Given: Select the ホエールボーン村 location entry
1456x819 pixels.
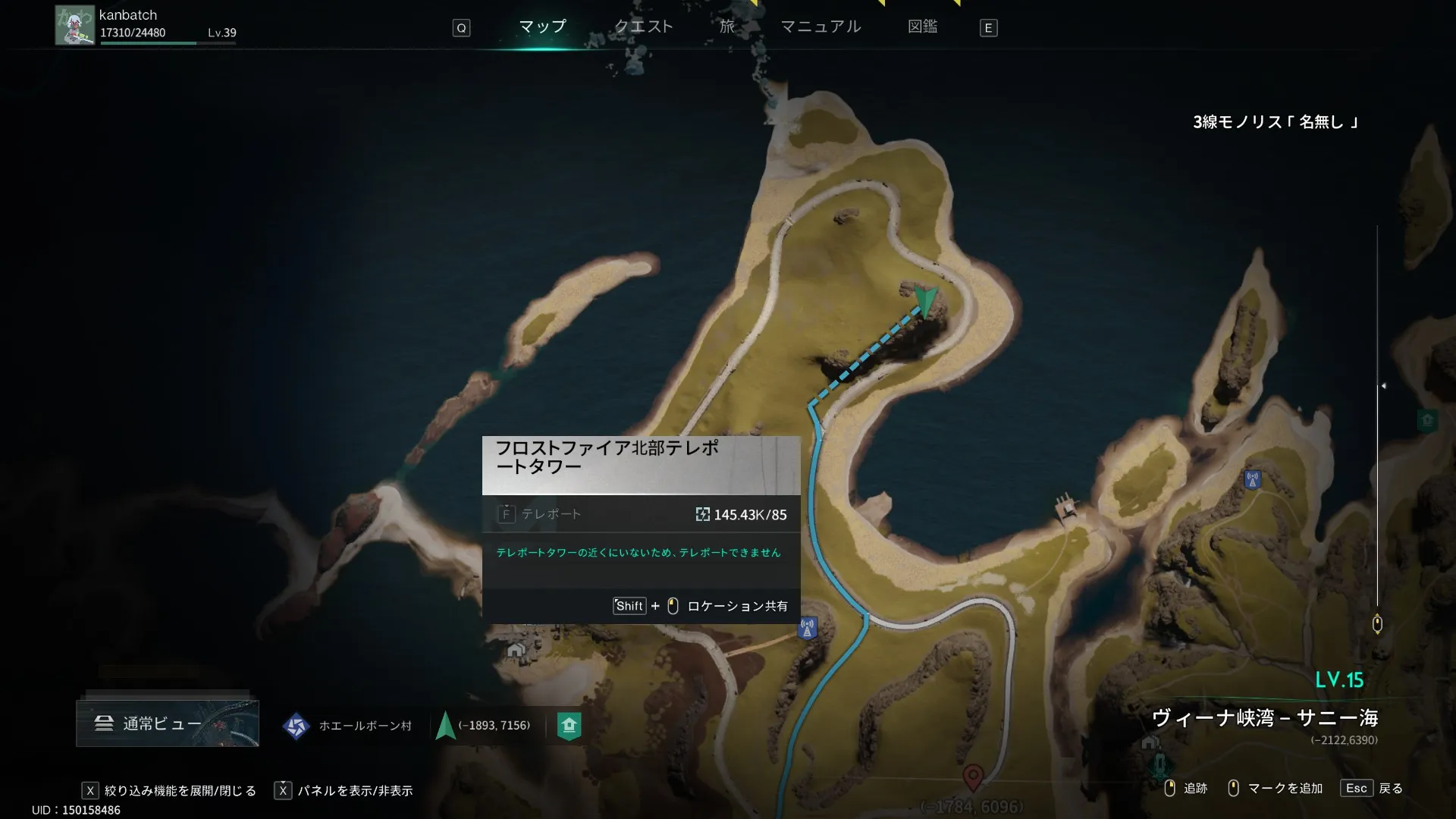Looking at the screenshot, I should point(349,726).
